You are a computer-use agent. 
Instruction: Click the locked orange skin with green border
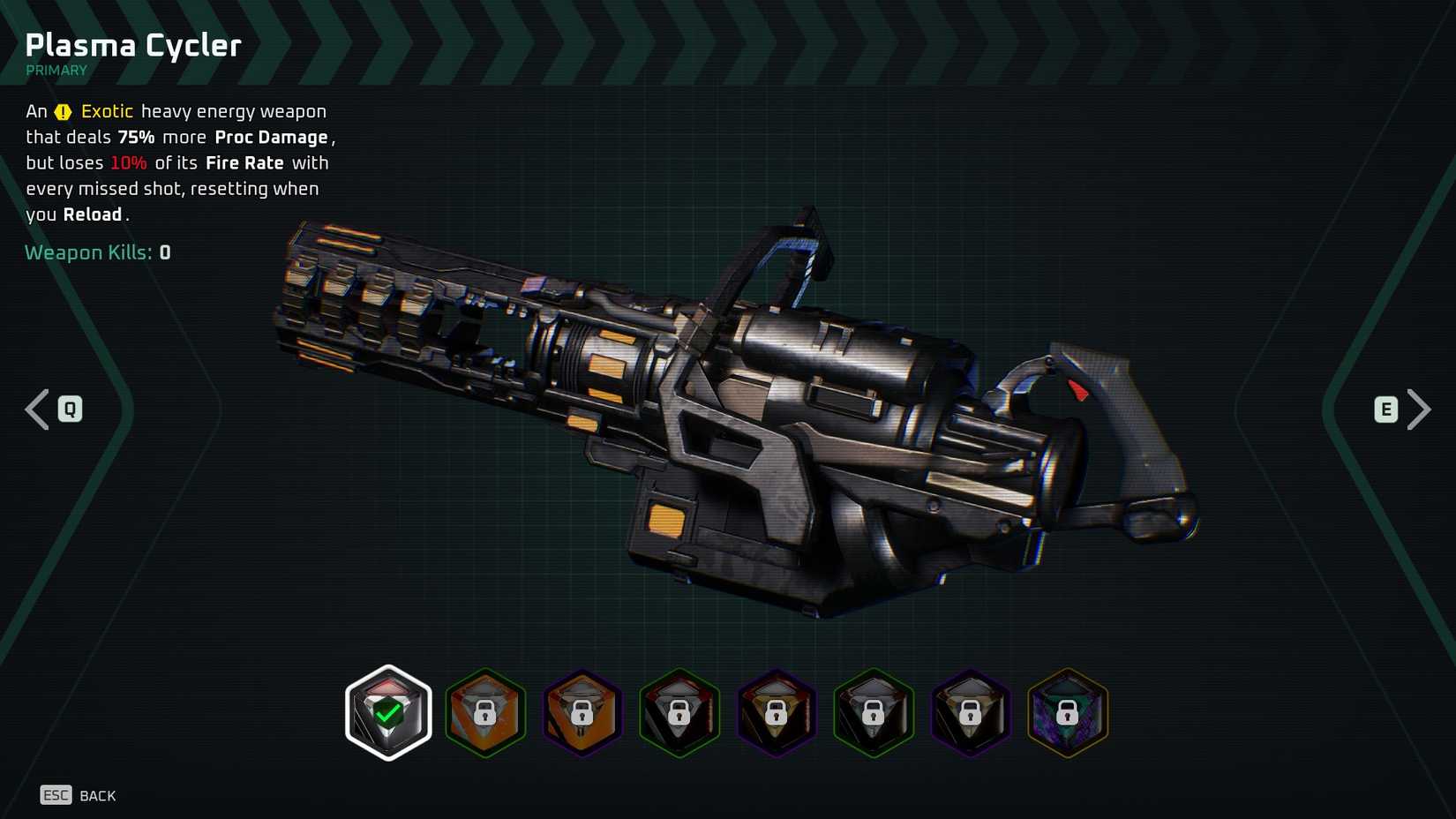[x=484, y=713]
